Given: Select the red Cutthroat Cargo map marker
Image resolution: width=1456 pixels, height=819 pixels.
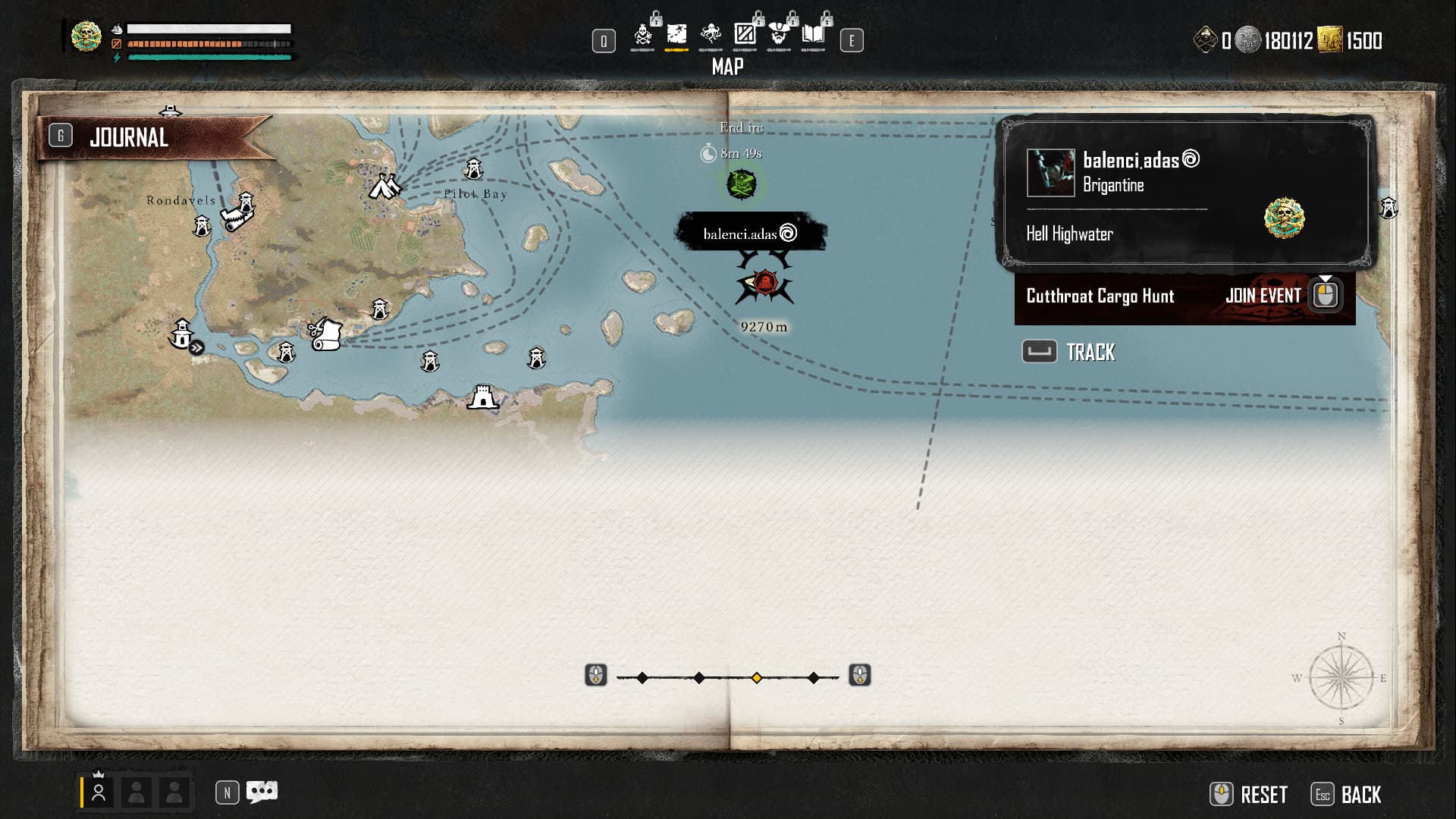Looking at the screenshot, I should pos(765,284).
